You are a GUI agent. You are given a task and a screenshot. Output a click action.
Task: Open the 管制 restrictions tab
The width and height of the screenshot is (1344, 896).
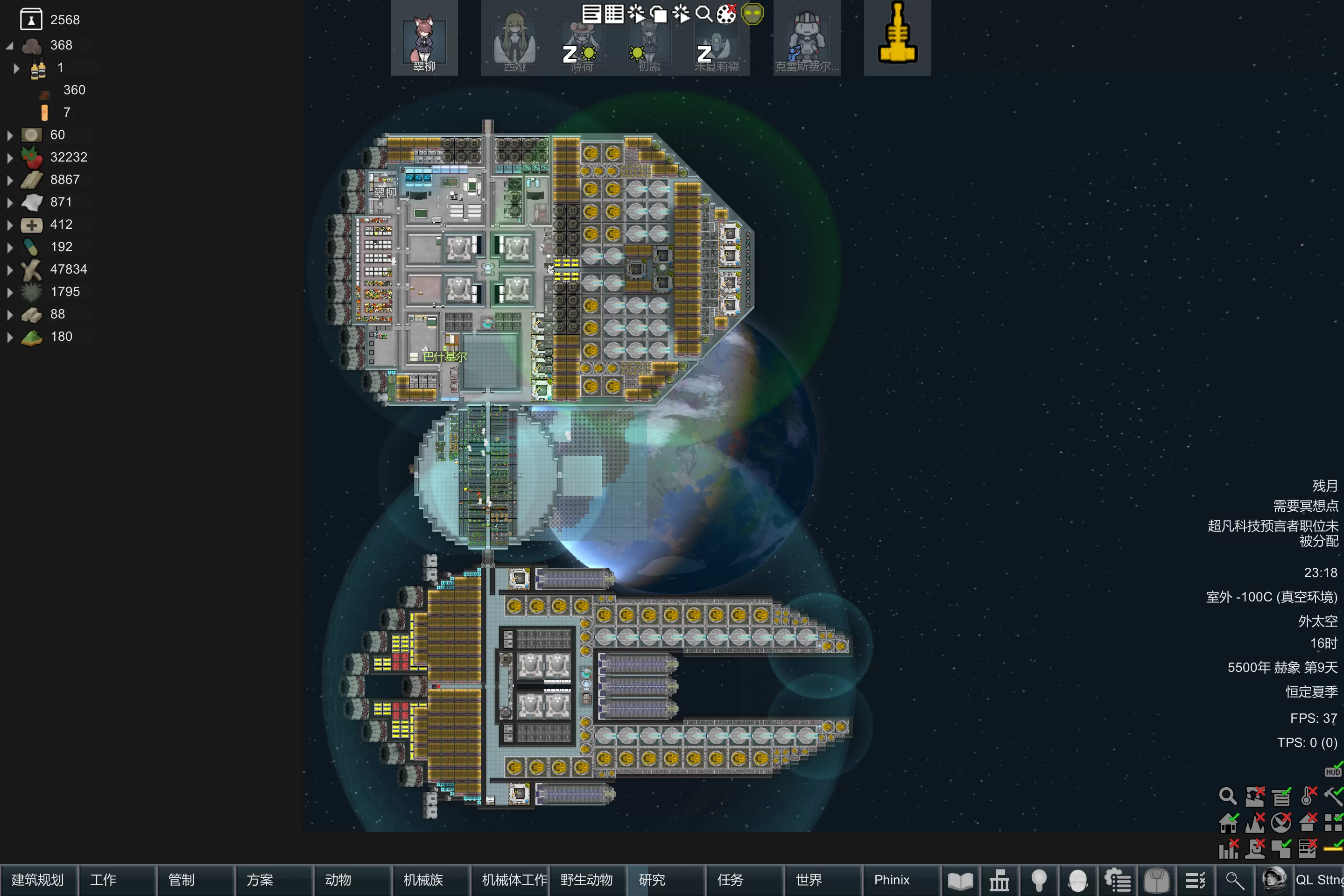point(195,880)
